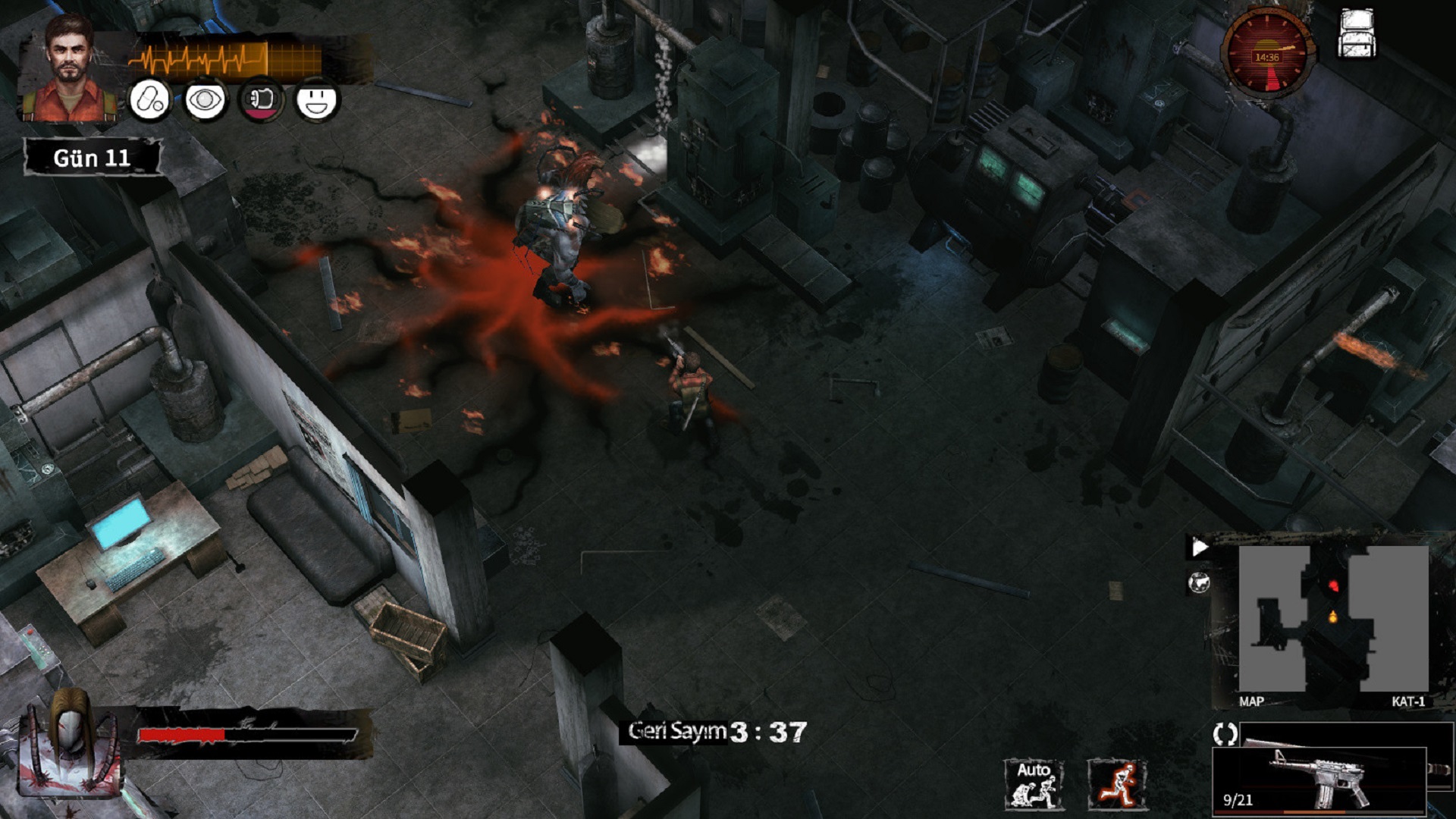1456x819 pixels.
Task: Collapse the minimap with the arrow button
Action: pyautogui.click(x=1199, y=548)
